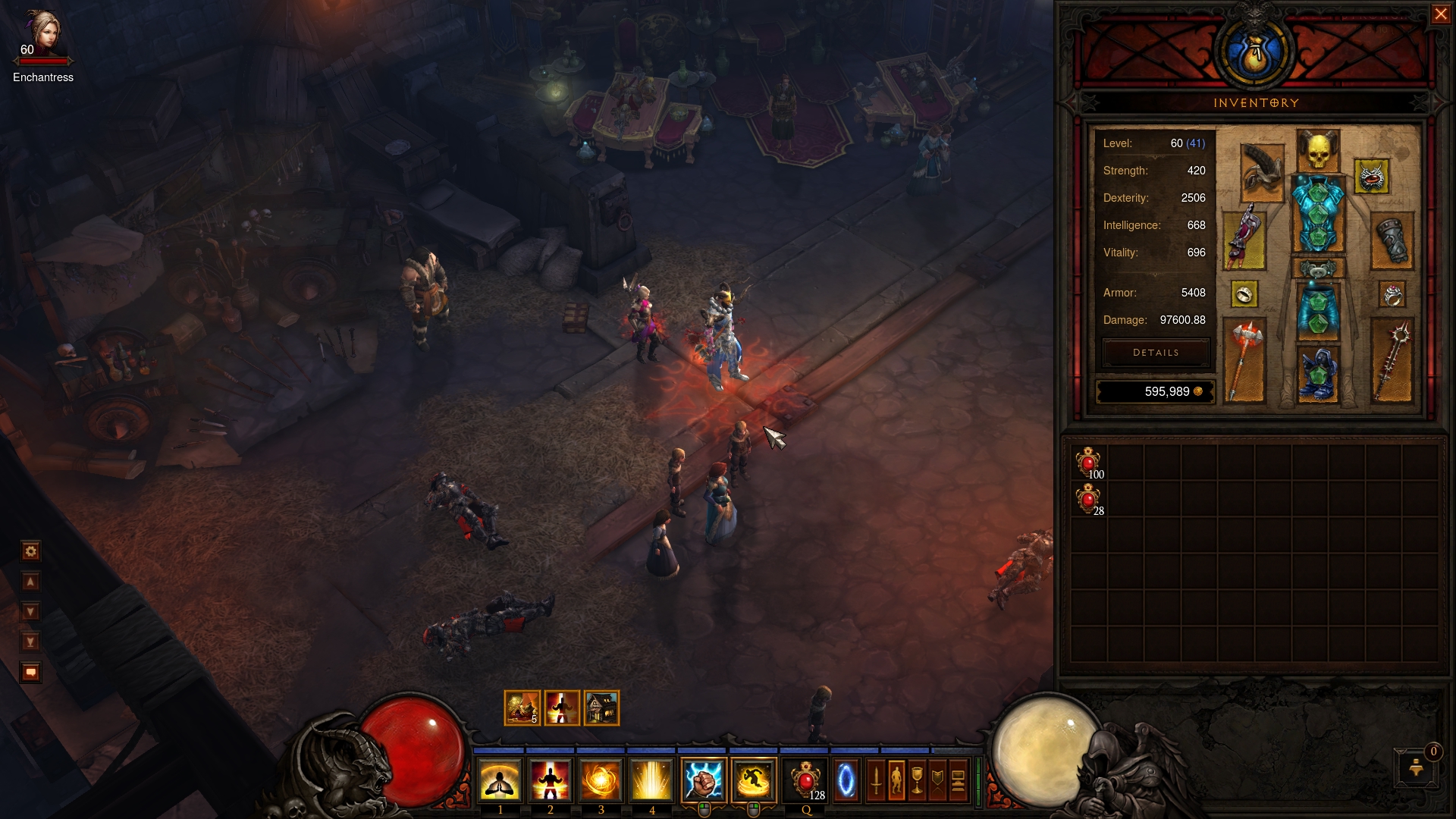Open the blue town portal
Screen dimensions: 1456x819
tap(846, 780)
